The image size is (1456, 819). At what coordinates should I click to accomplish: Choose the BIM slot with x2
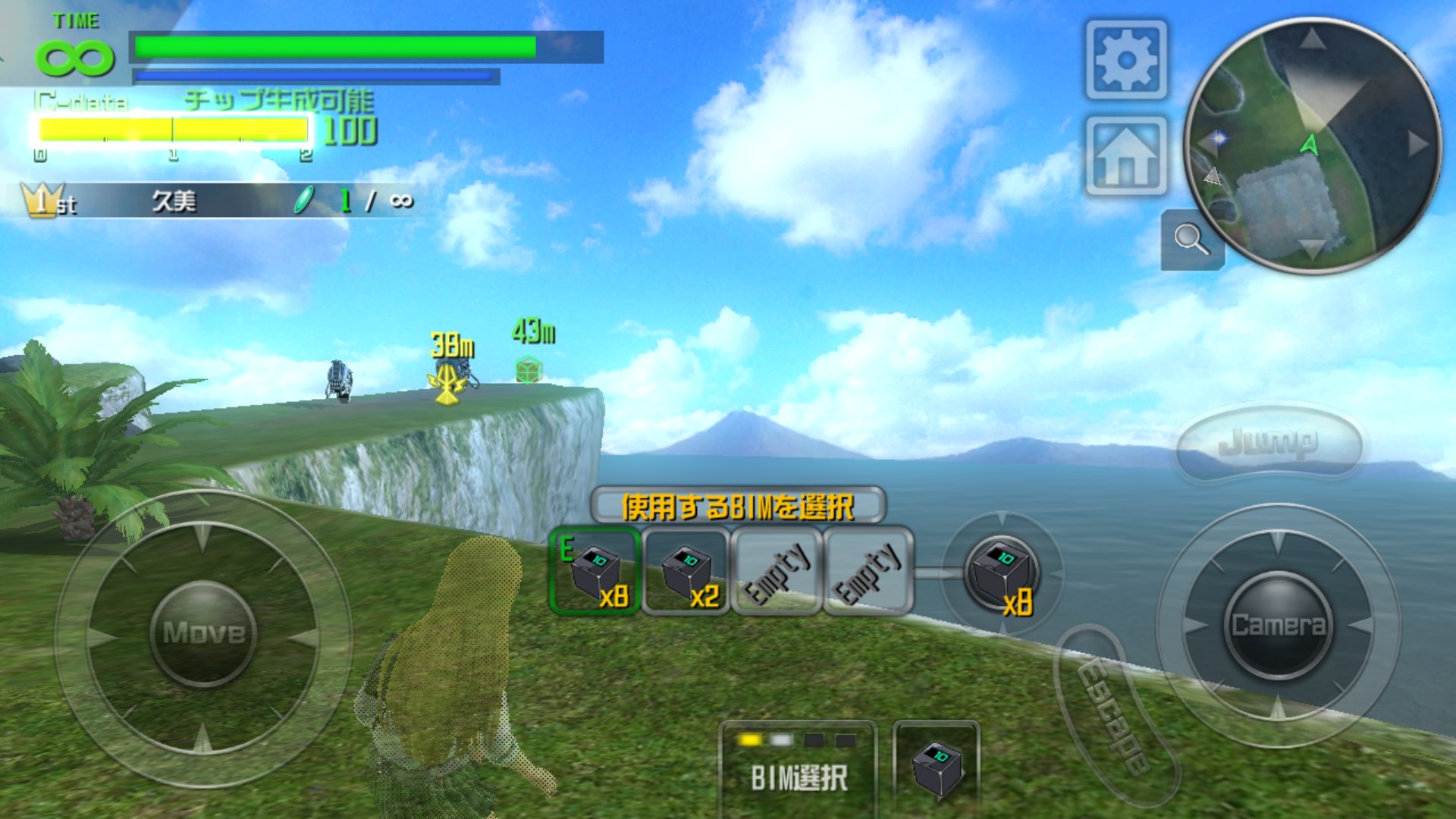click(x=686, y=572)
